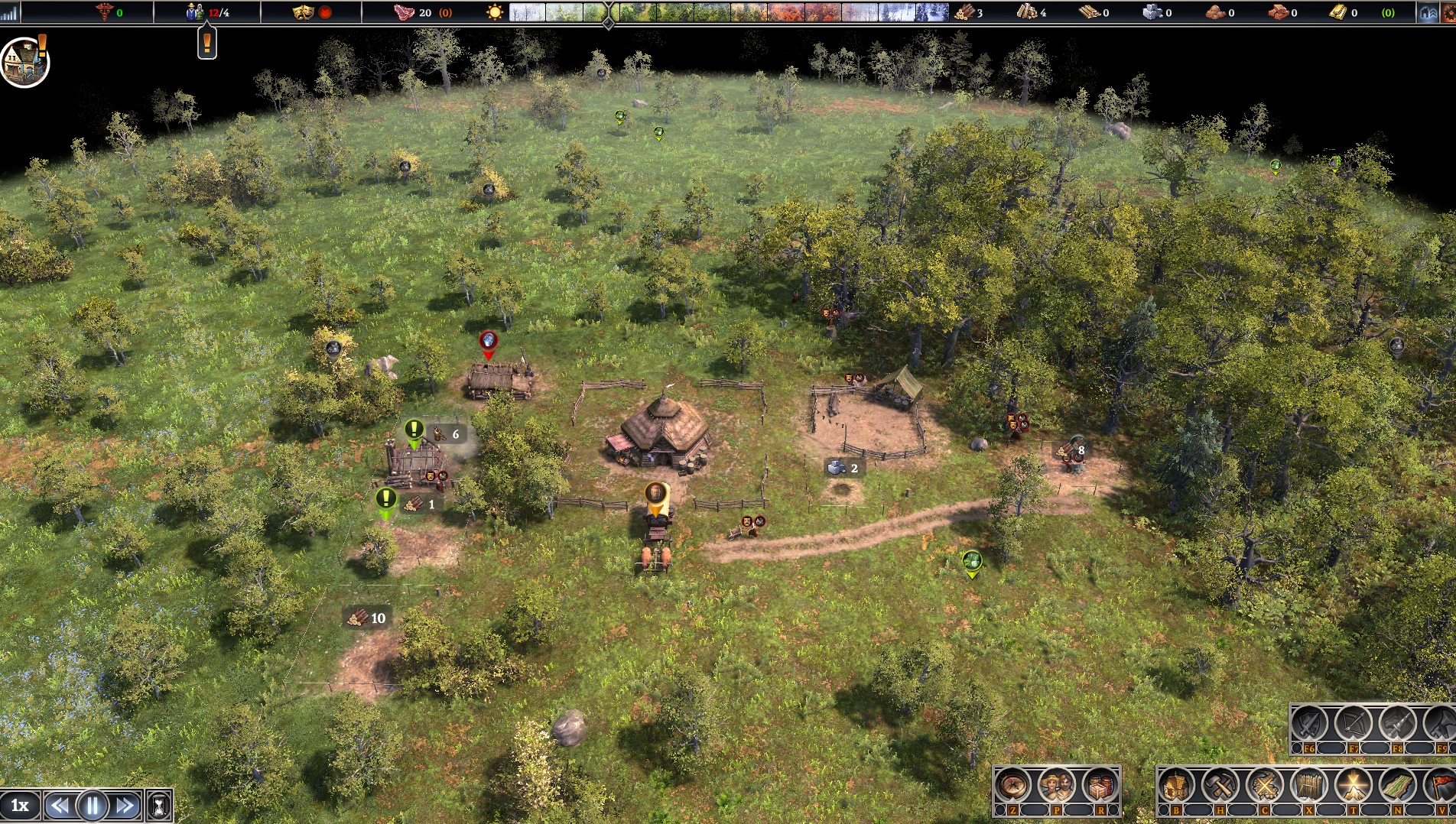Viewport: 1456px width, 824px height.
Task: Open the building menu with the house icon
Action: coord(1176,785)
